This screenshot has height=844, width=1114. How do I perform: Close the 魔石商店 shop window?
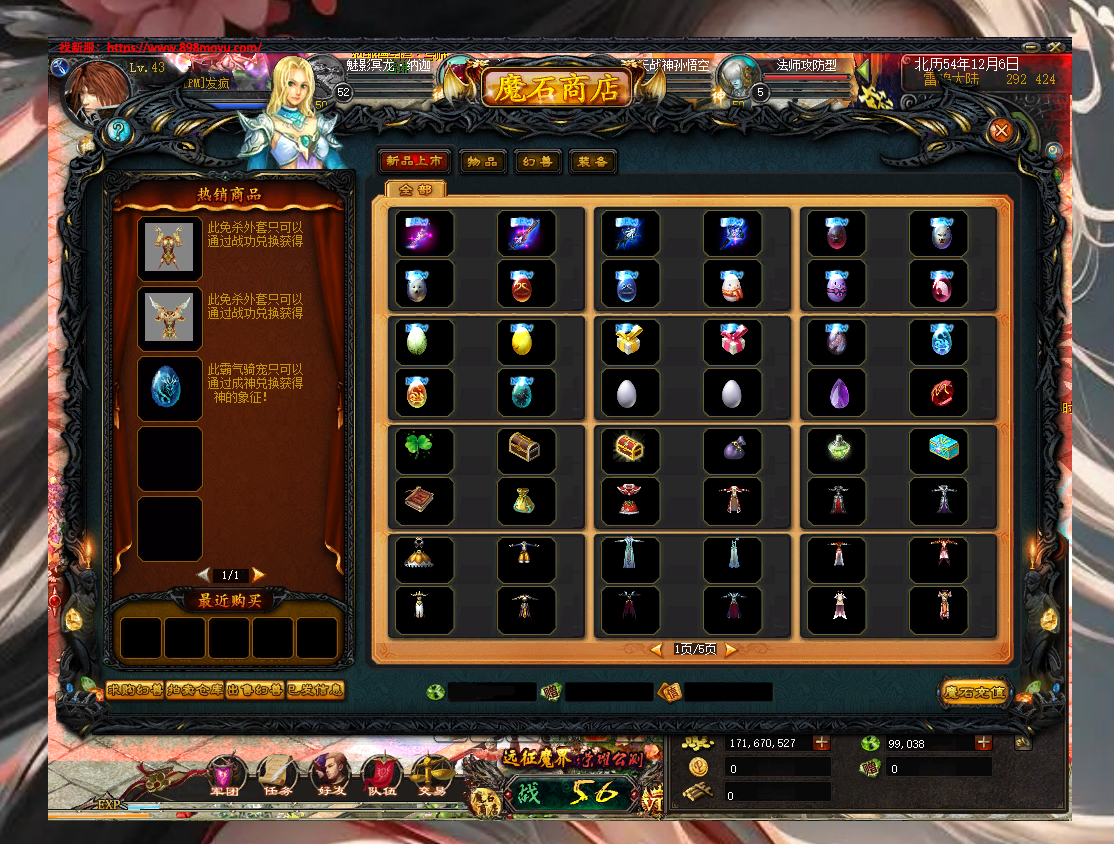click(1000, 131)
